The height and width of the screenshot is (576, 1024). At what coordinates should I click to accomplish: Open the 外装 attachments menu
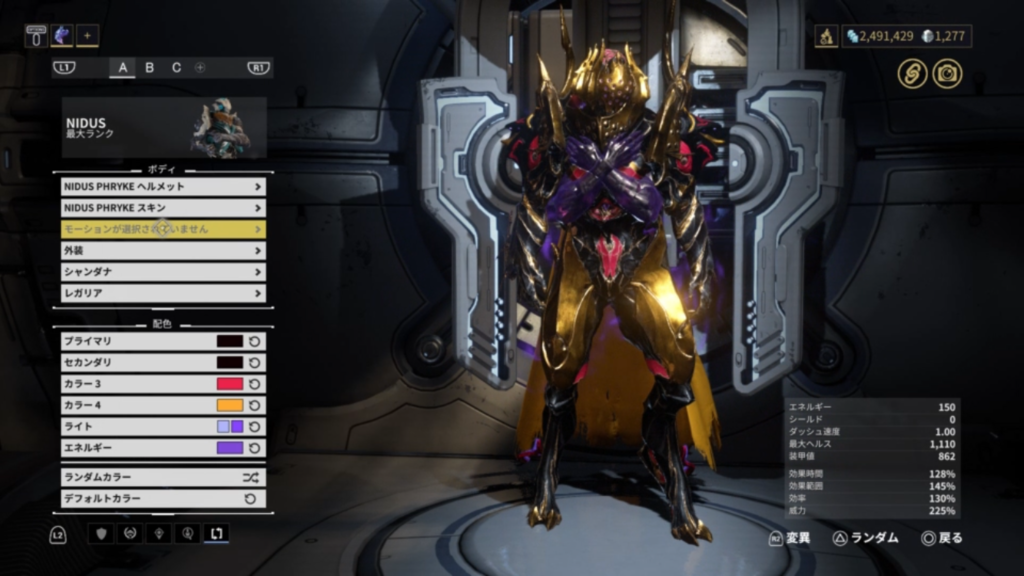(163, 251)
